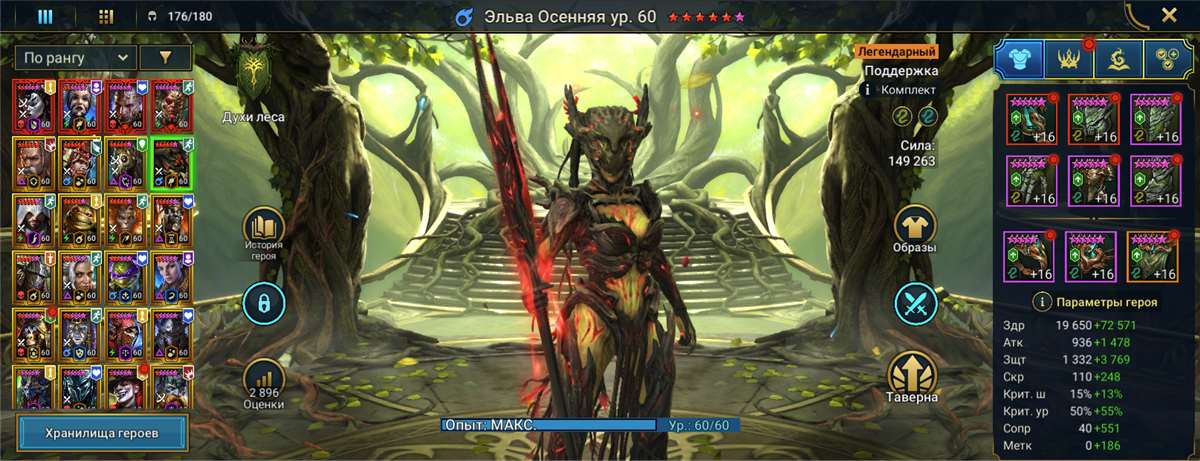Viewport: 1200px width, 461px height.
Task: Open the swirl symbol tab
Action: (1119, 59)
